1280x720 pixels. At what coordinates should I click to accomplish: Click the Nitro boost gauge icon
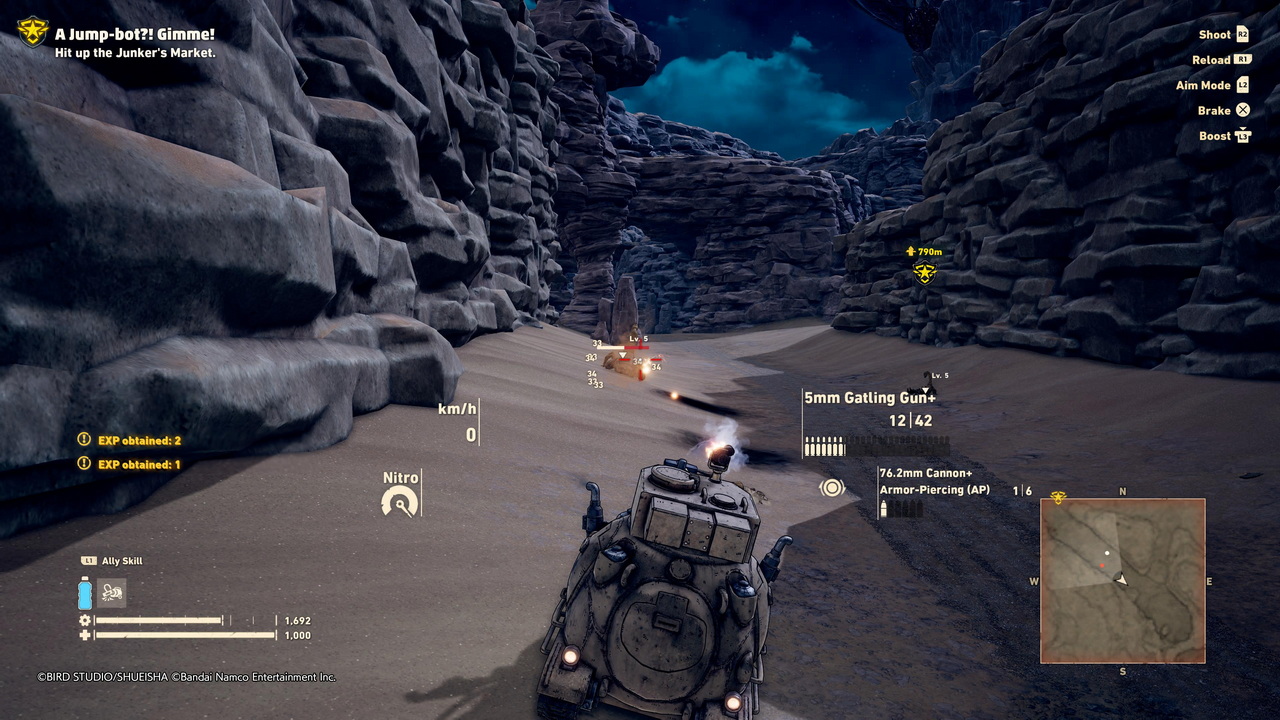point(400,503)
